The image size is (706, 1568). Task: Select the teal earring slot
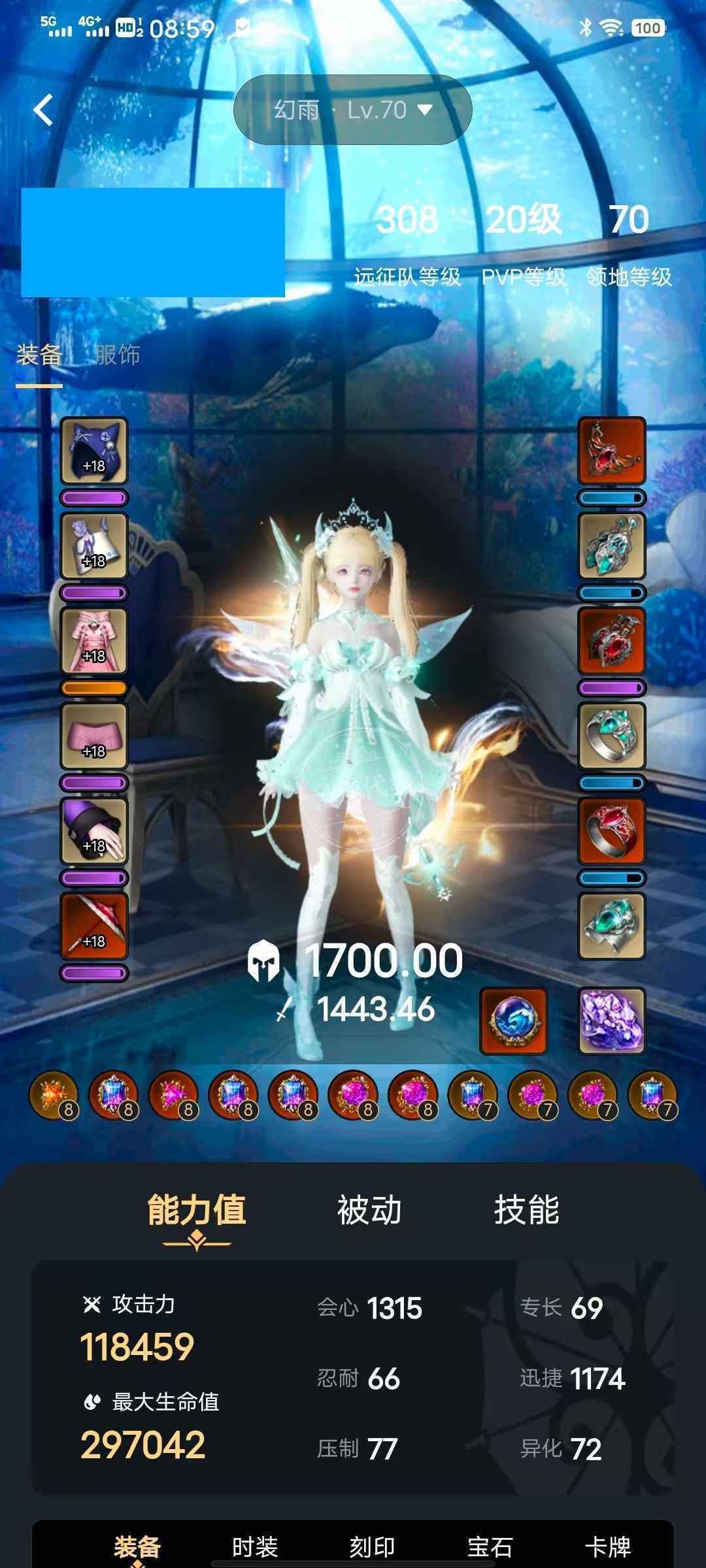coord(612,546)
